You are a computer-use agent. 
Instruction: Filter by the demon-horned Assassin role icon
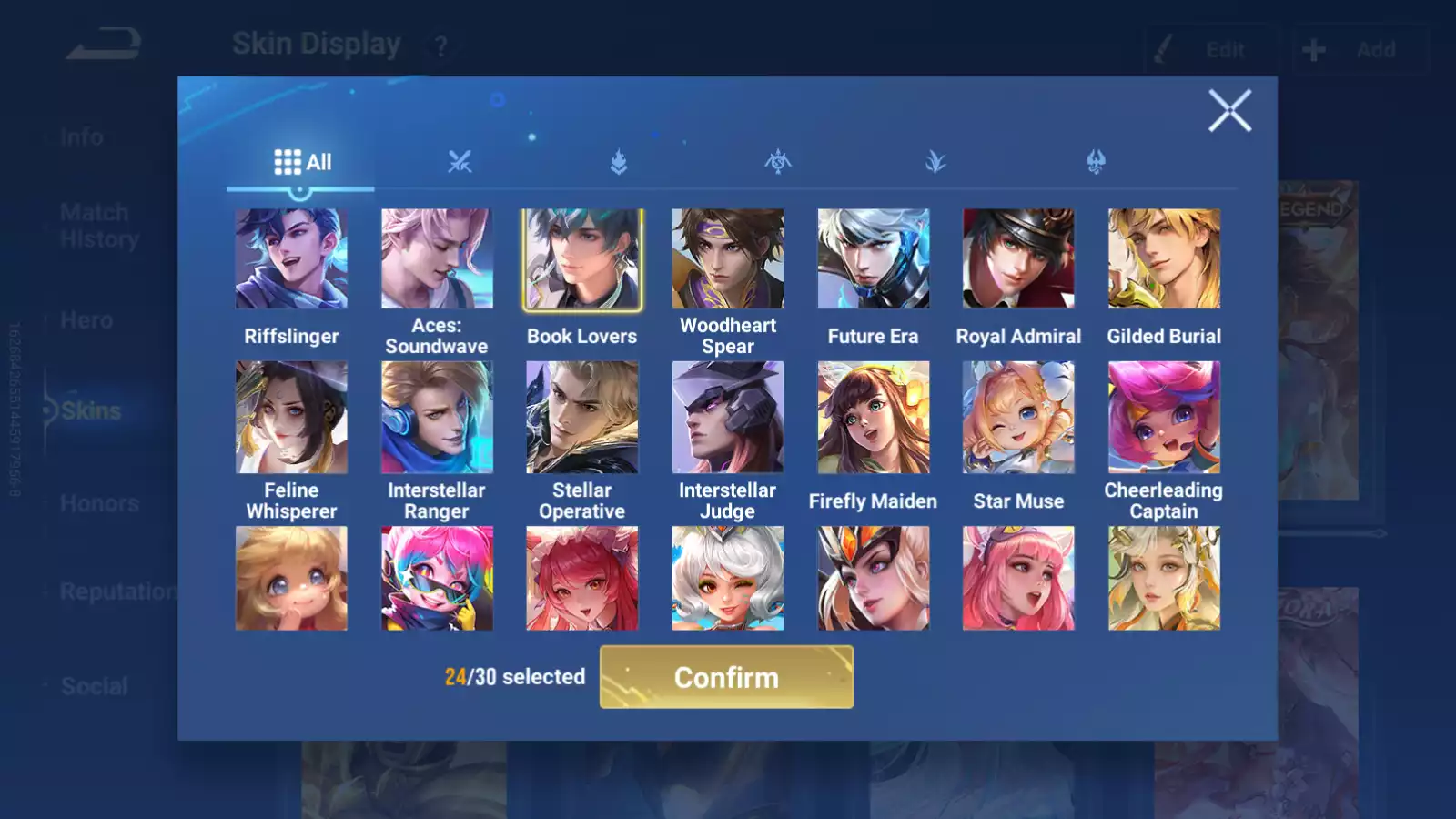(1094, 162)
